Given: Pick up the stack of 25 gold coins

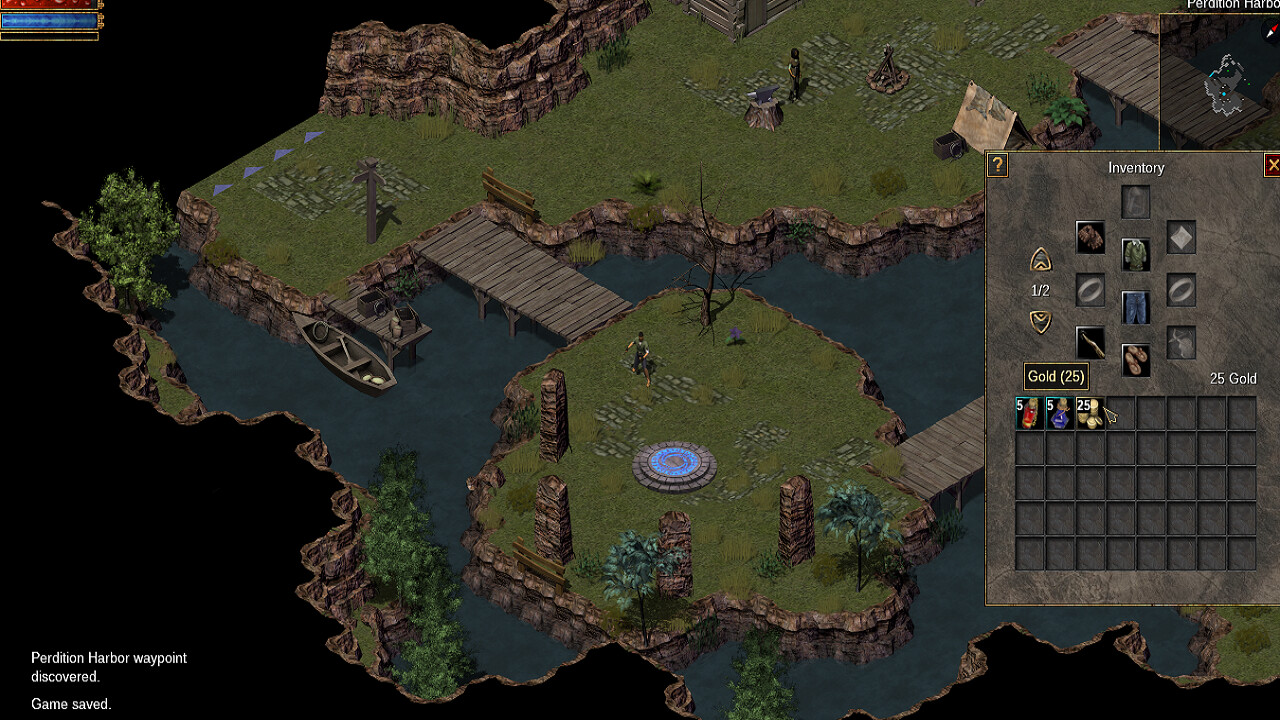Looking at the screenshot, I should click(1089, 412).
